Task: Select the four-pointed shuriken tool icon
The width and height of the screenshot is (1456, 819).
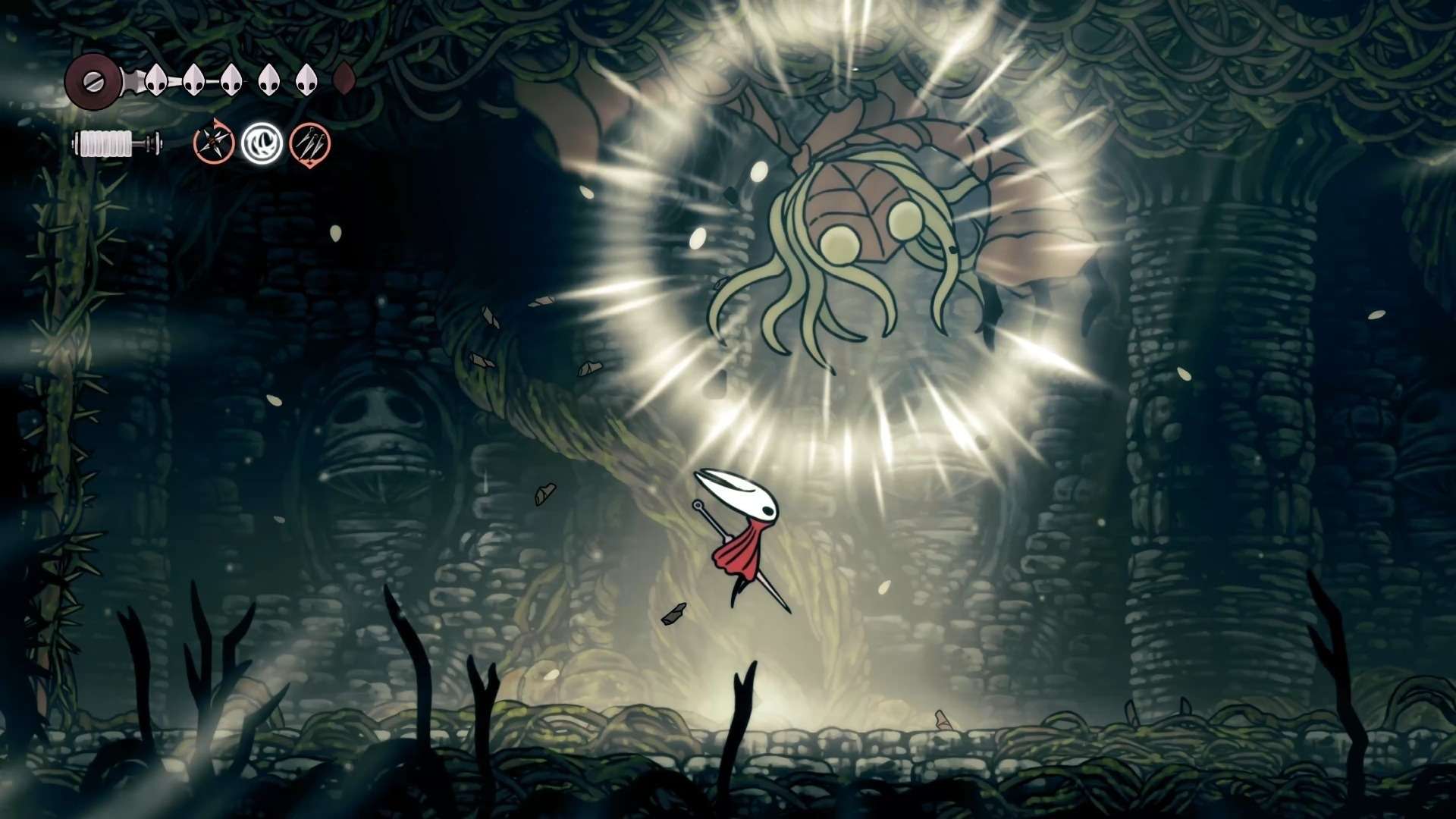Action: (212, 143)
